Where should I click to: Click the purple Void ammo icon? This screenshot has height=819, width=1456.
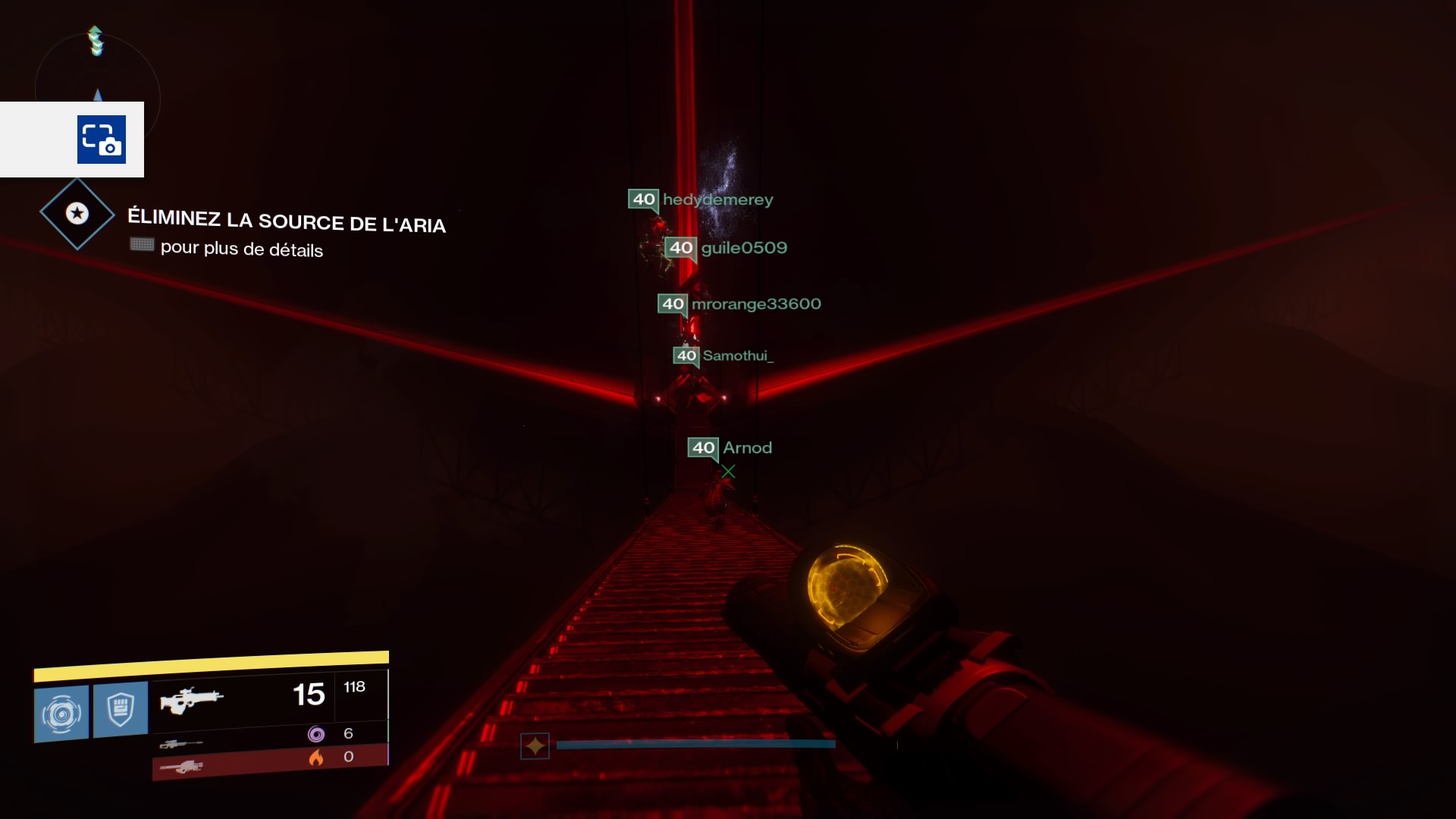316,733
